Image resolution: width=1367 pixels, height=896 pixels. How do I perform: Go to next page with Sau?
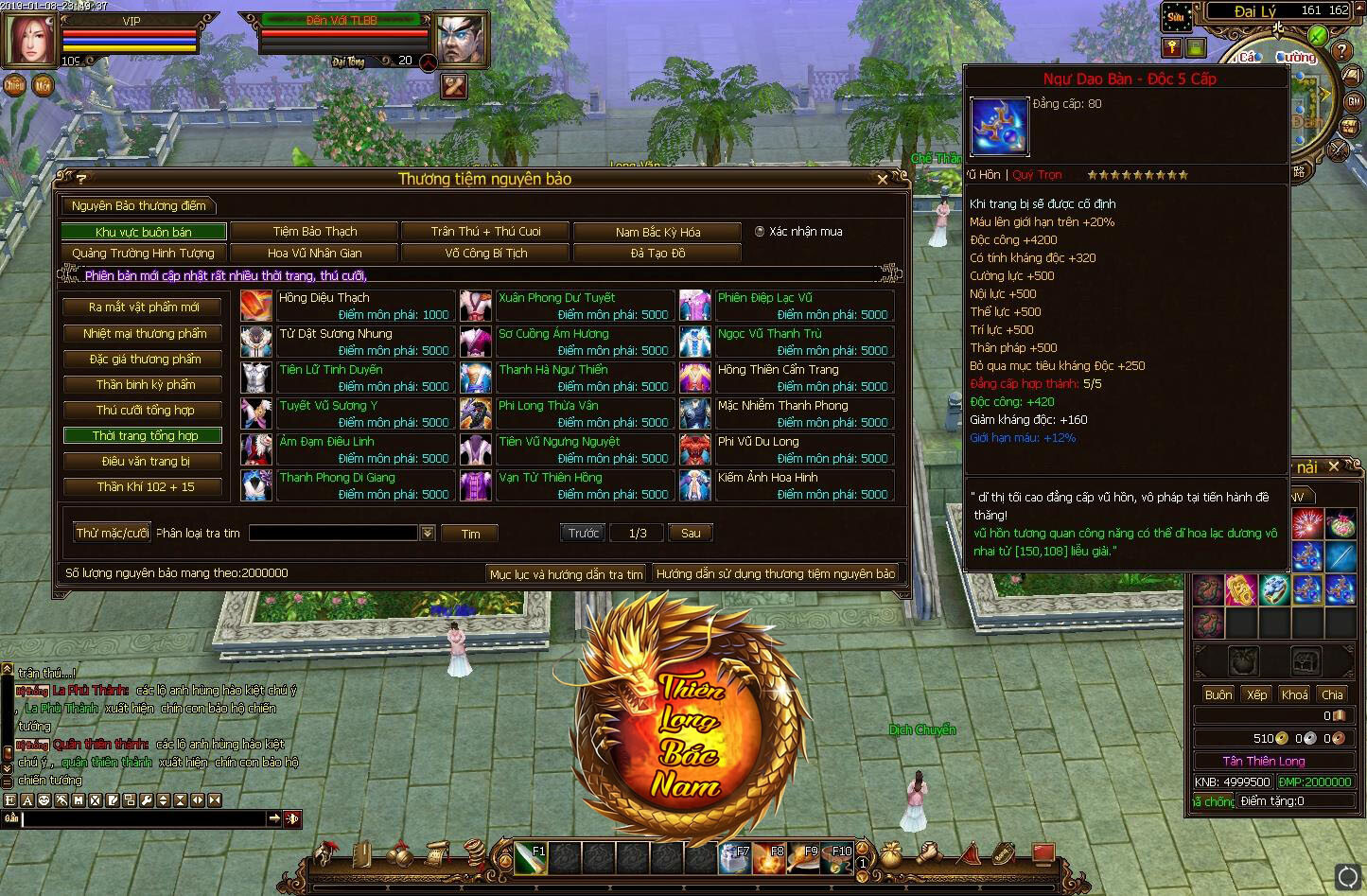(691, 534)
